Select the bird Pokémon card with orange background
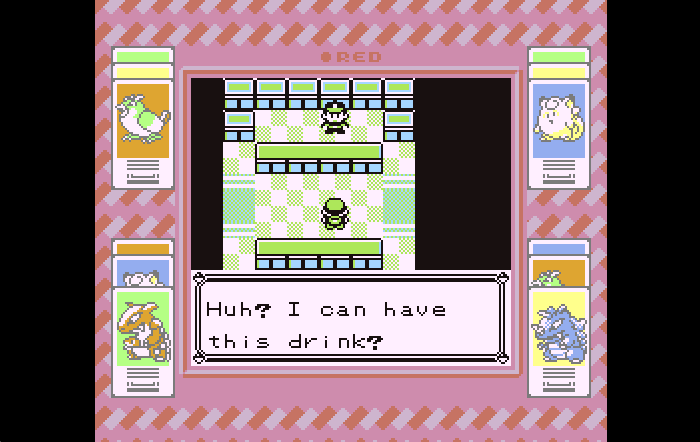Screen dimensions: 700x442 pyautogui.click(x=143, y=120)
